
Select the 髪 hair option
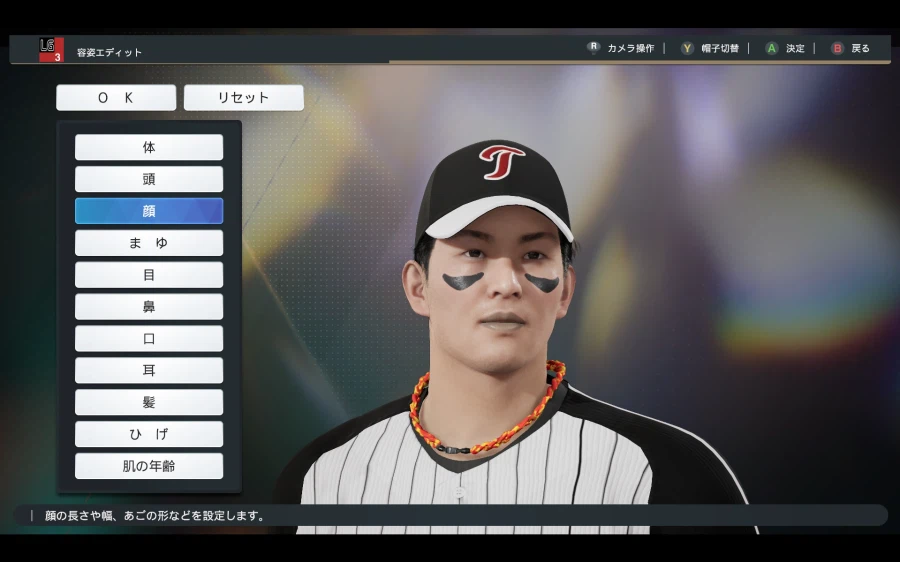coord(149,402)
